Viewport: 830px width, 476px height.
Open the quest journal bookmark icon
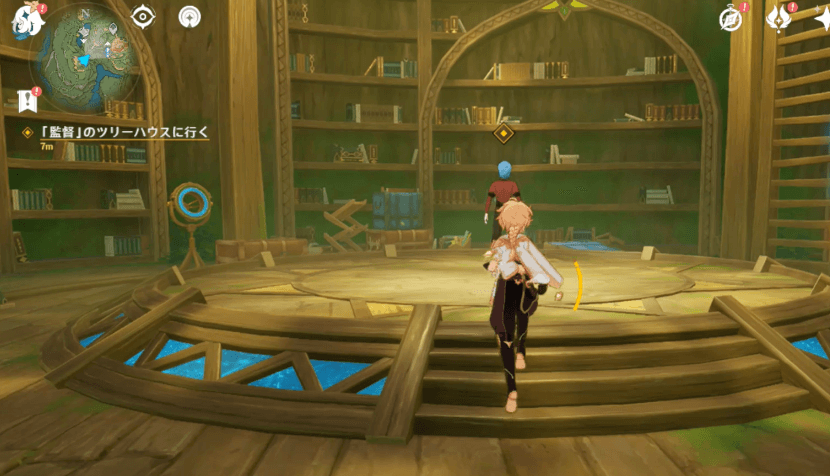pyautogui.click(x=25, y=99)
